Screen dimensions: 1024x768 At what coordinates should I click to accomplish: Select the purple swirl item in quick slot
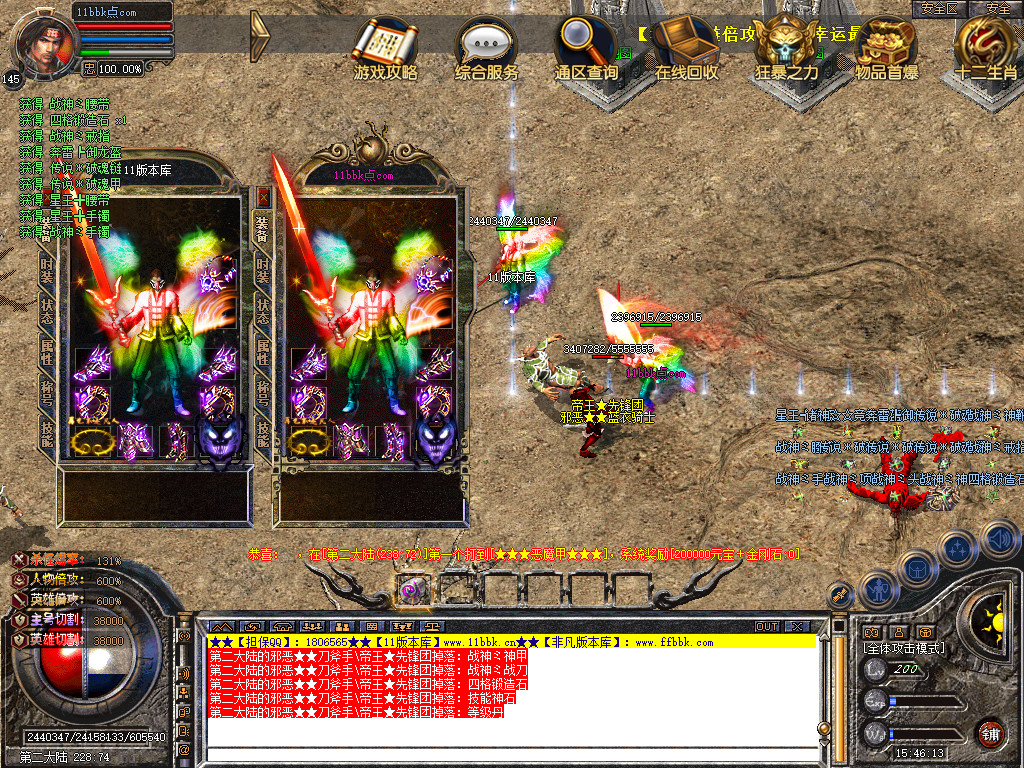pyautogui.click(x=411, y=589)
